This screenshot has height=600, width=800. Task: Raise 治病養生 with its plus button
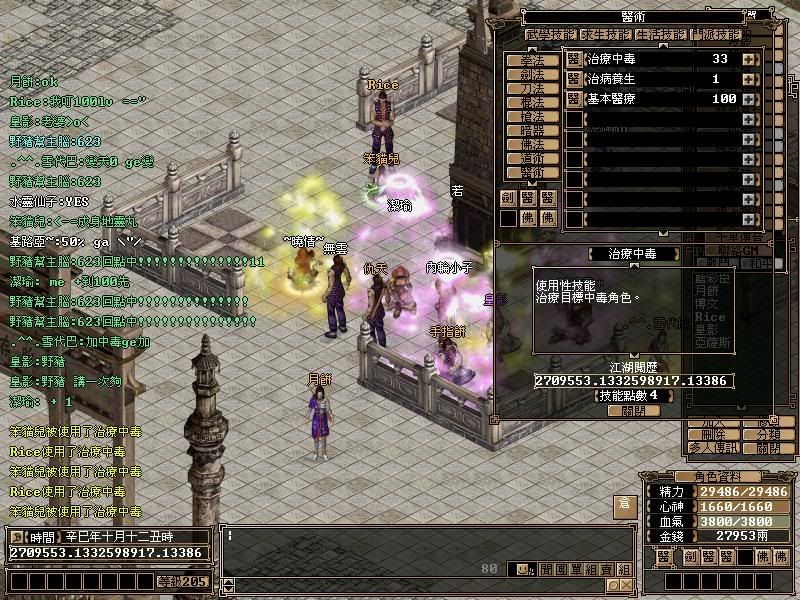pyautogui.click(x=748, y=79)
